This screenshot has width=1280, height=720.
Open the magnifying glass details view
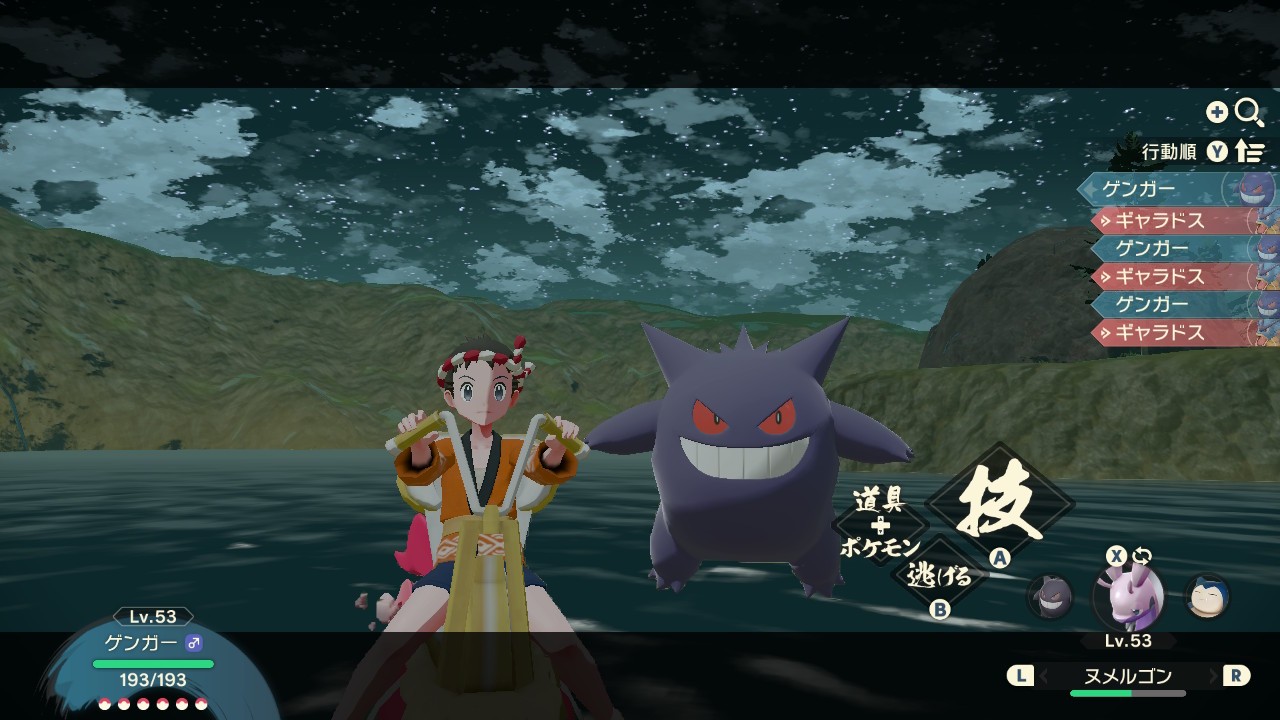(x=1249, y=112)
